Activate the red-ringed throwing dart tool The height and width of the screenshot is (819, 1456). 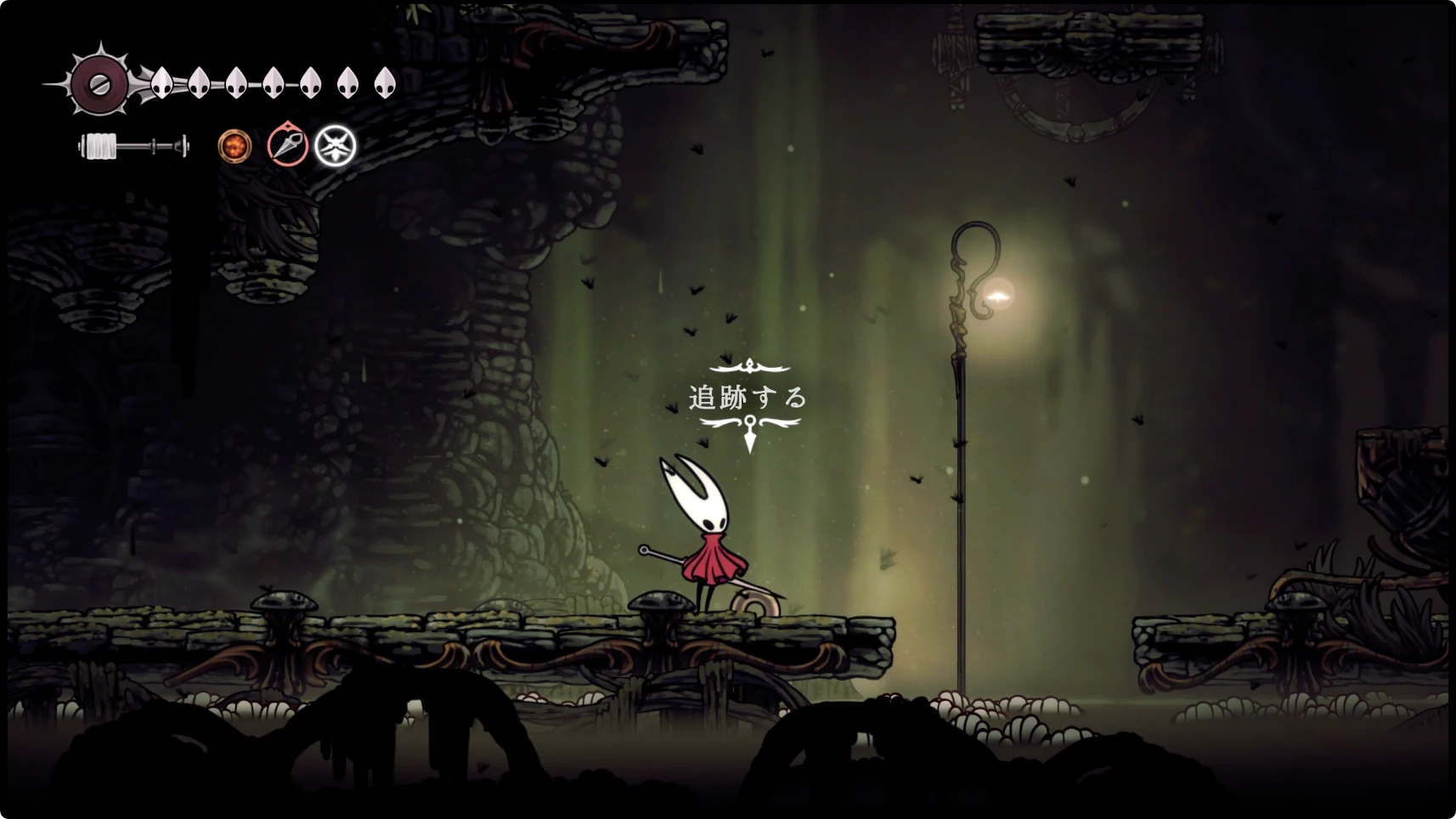point(287,144)
